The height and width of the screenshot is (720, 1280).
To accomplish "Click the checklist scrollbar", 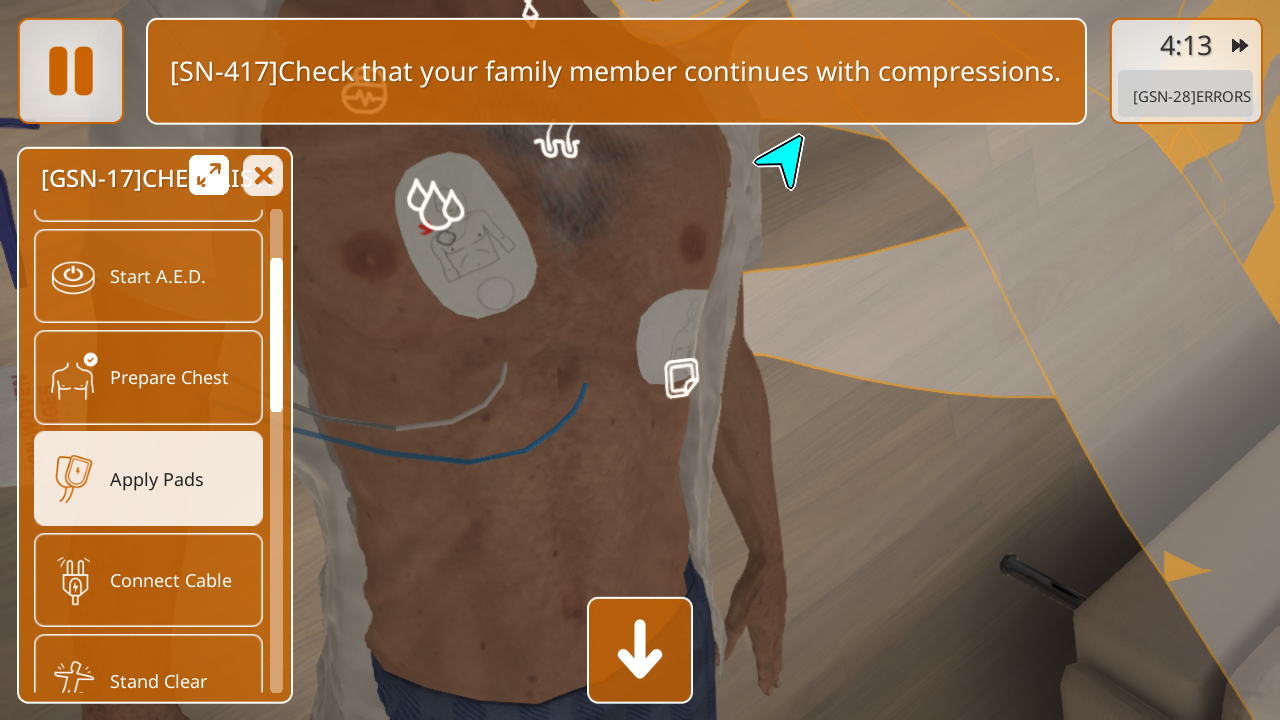I will pyautogui.click(x=276, y=335).
